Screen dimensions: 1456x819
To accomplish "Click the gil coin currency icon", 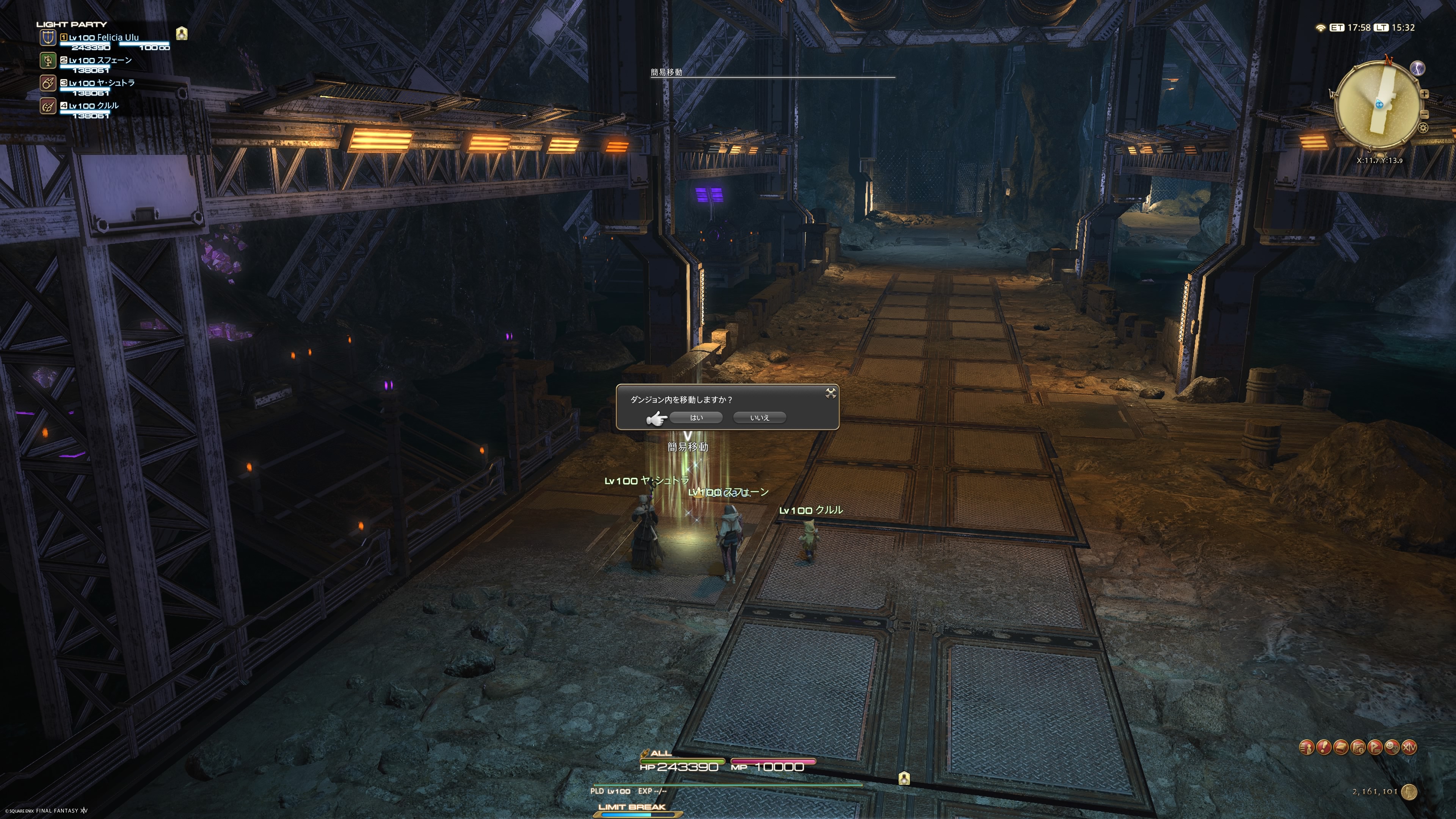I will (x=1409, y=792).
